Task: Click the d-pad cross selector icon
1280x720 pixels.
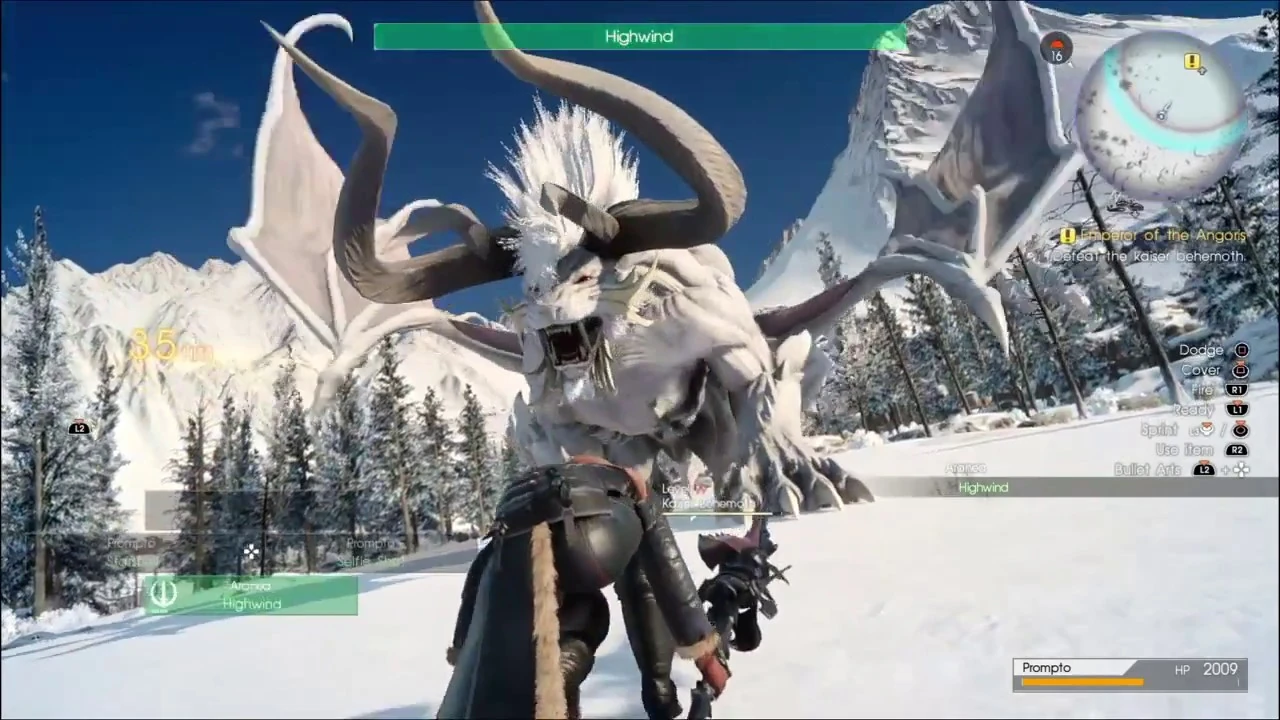Action: [251, 551]
